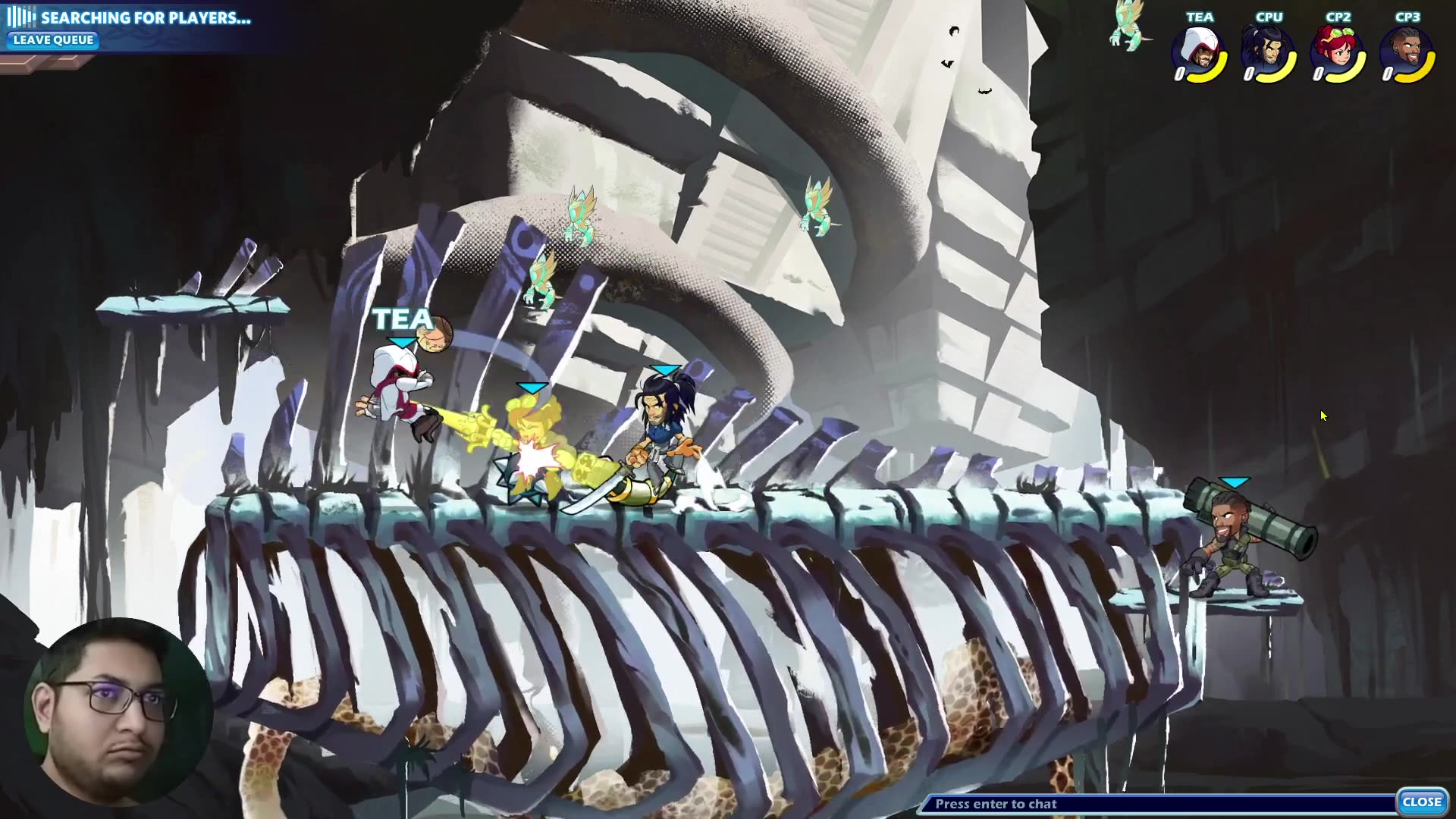Screen dimensions: 1456x819
Task: Close the chat bar
Action: coord(1421,802)
